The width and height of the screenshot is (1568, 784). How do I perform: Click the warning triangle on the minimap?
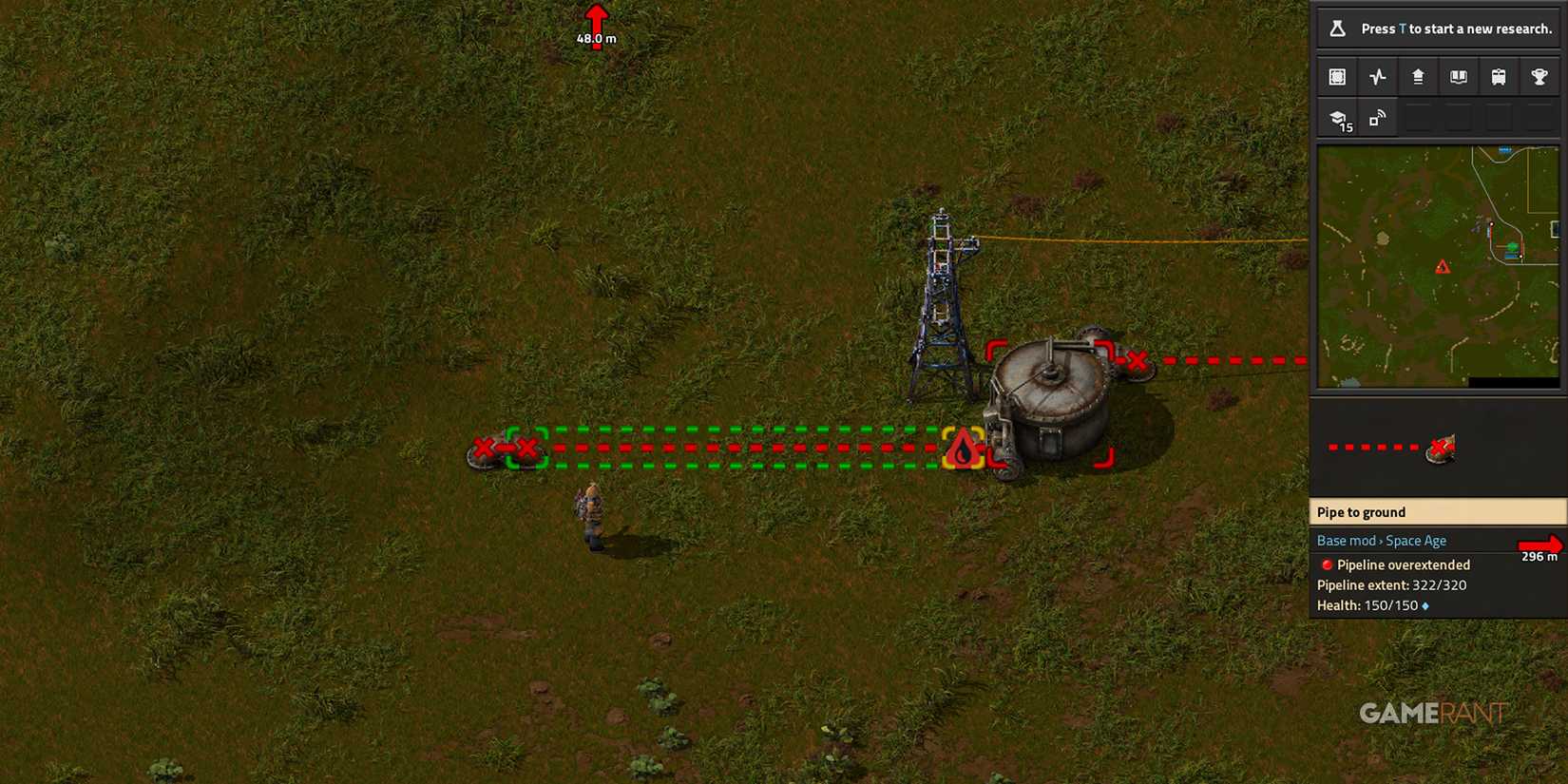click(1444, 267)
